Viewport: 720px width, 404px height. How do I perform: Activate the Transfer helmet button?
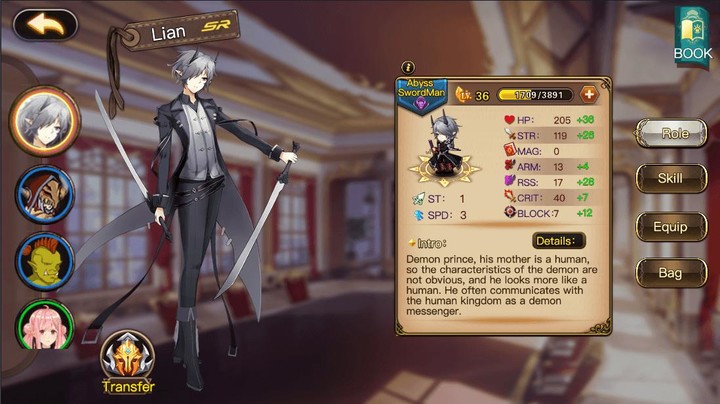coord(127,361)
